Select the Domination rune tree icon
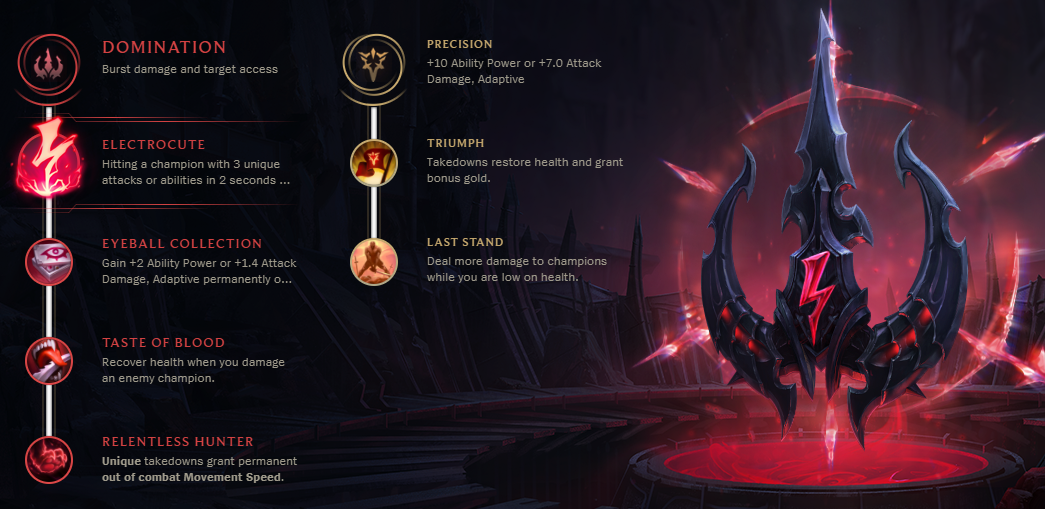 click(48, 62)
